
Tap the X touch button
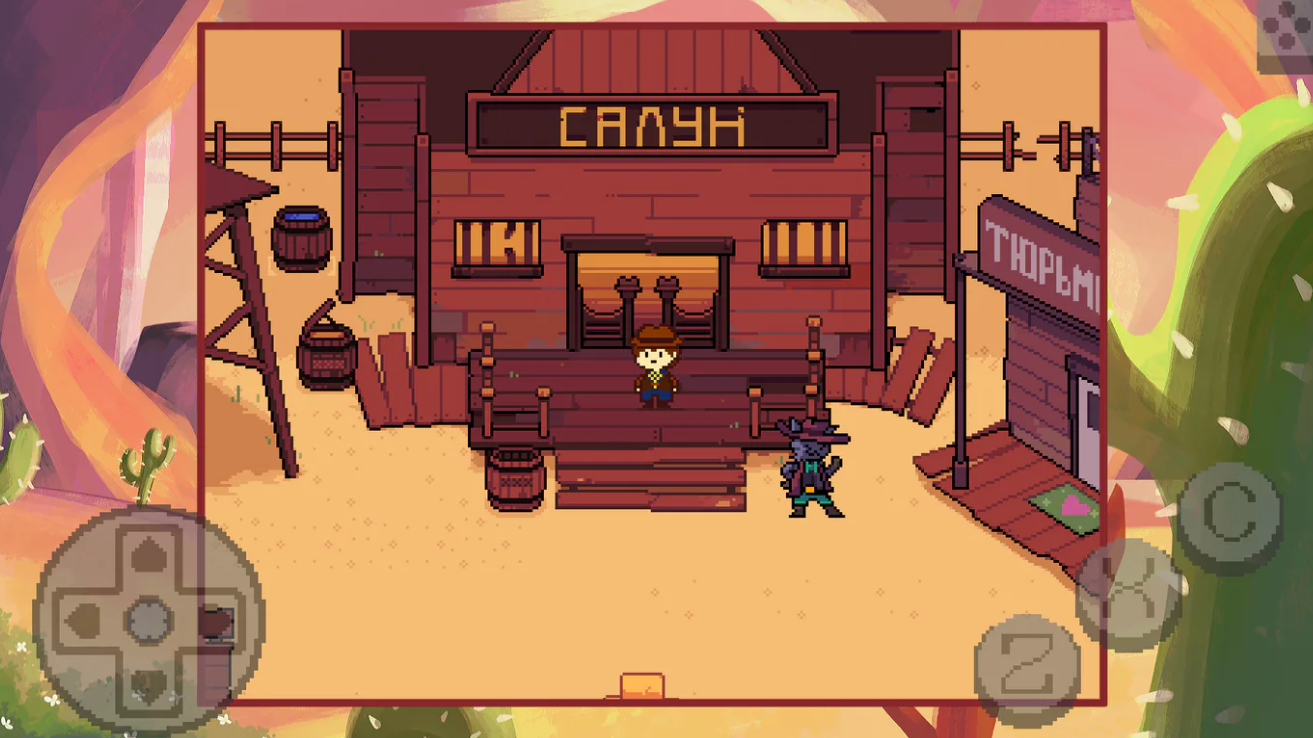[x=1128, y=594]
